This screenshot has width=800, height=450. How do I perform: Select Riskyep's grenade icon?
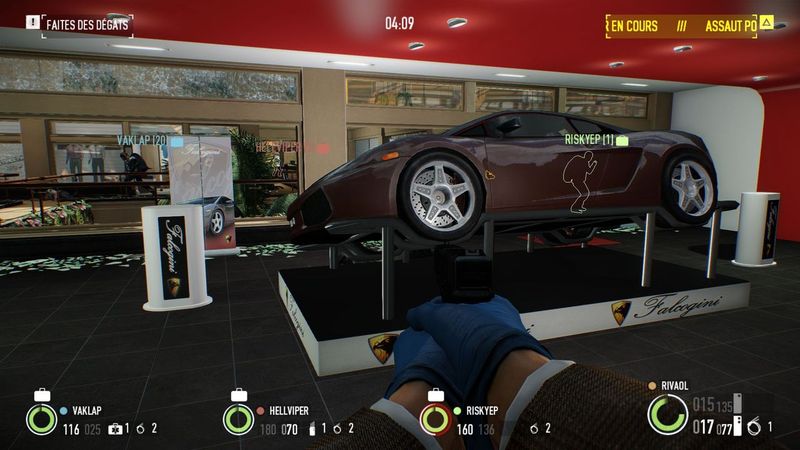[x=534, y=429]
